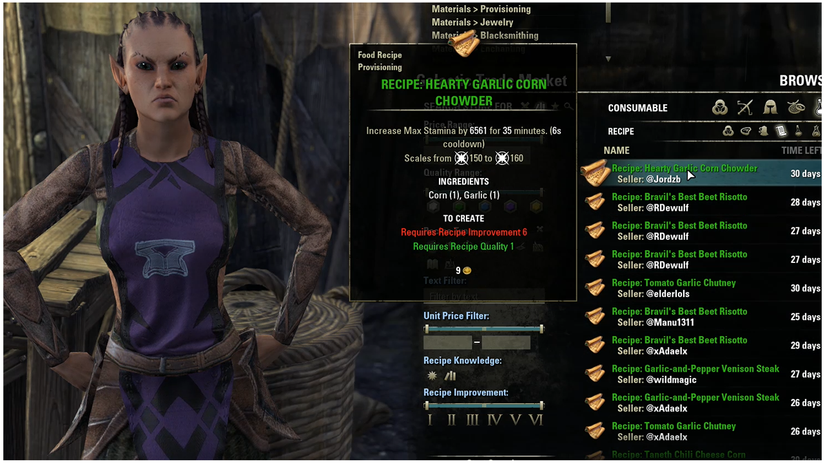This screenshot has width=825, height=464.
Task: Open the Materials > Provisioning search entry
Action: (x=481, y=9)
